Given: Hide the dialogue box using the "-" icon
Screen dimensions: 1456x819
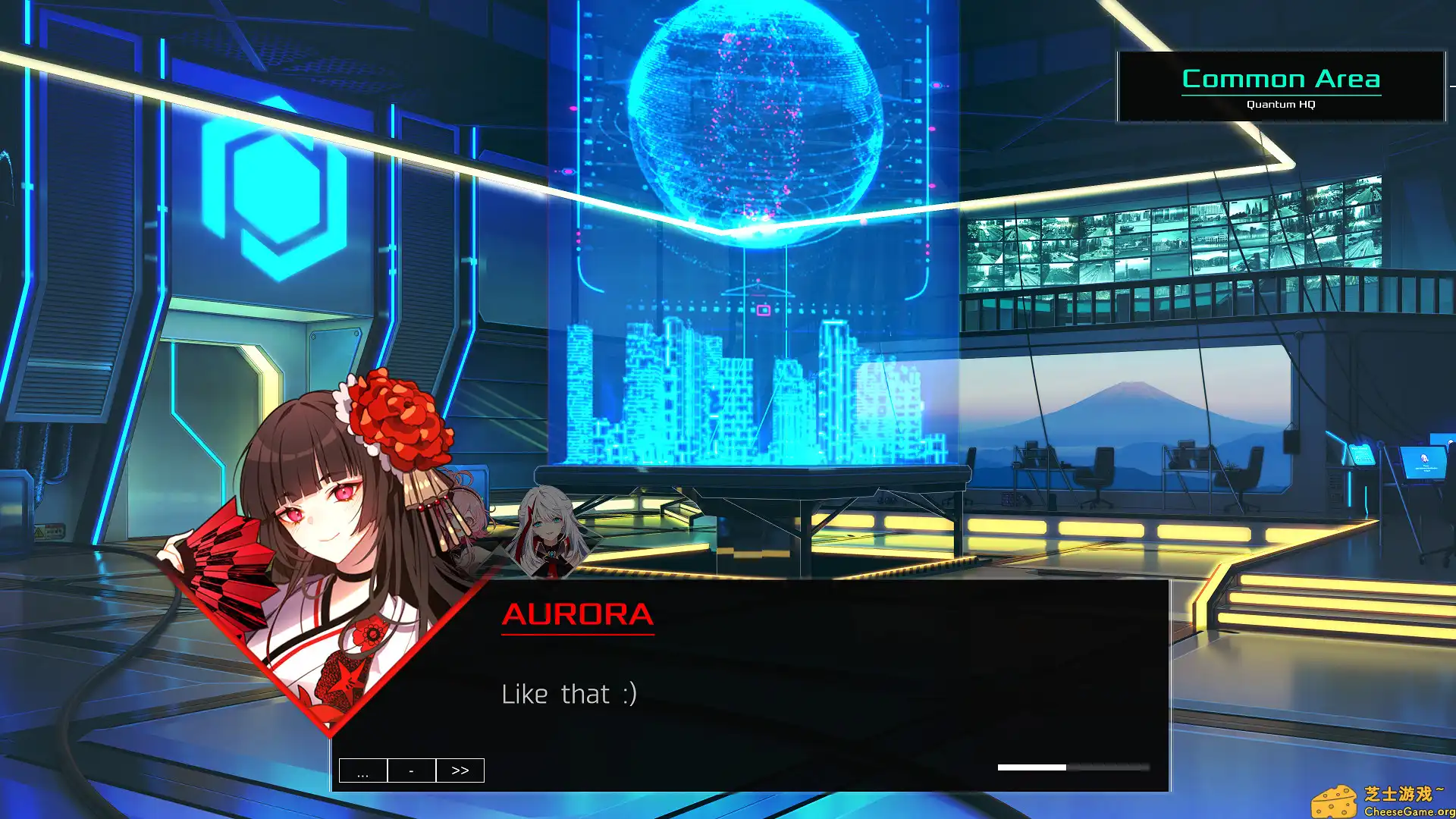Looking at the screenshot, I should (412, 770).
